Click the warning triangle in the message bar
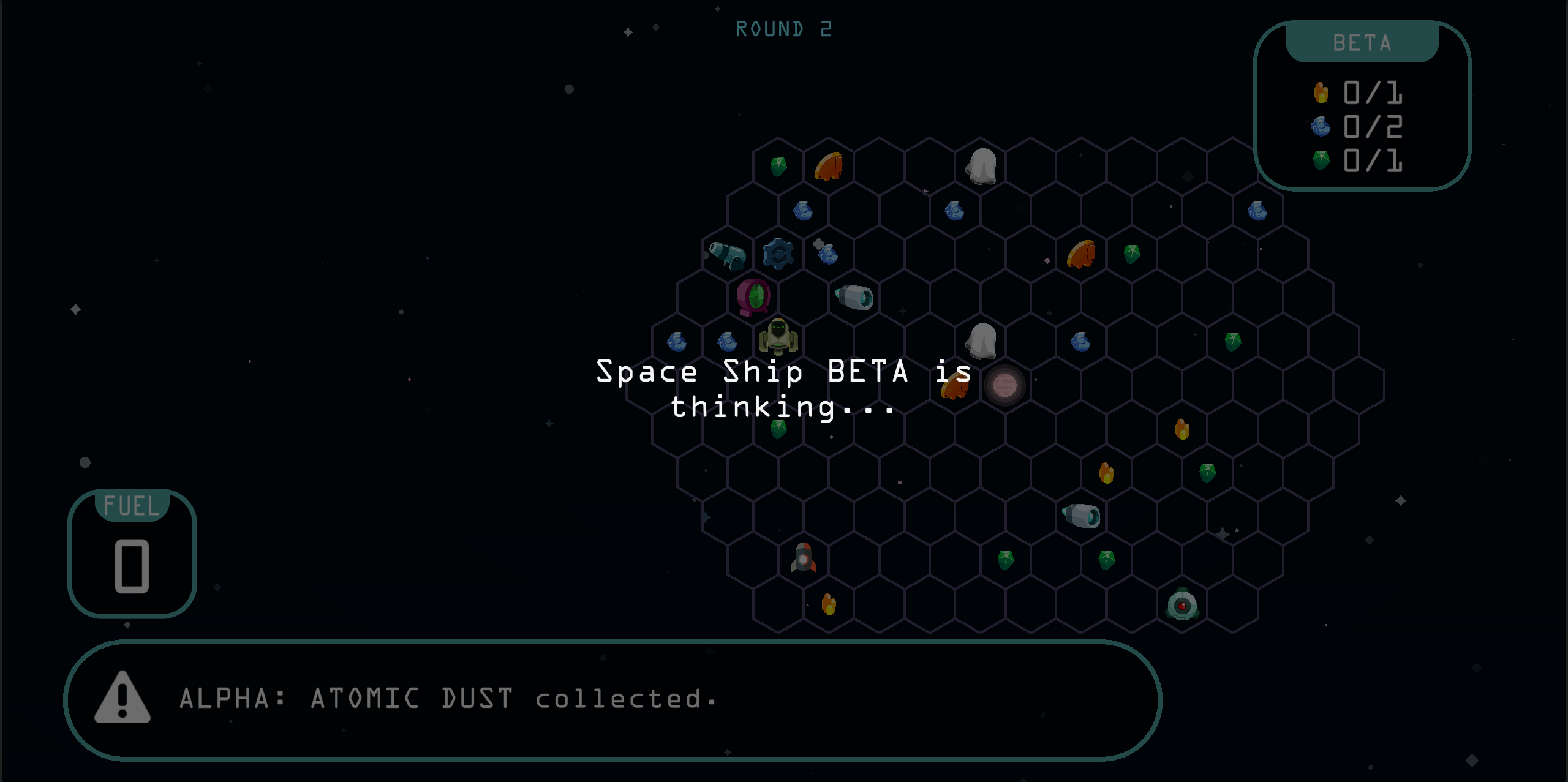Screen dimensions: 1568x782 click(x=123, y=698)
